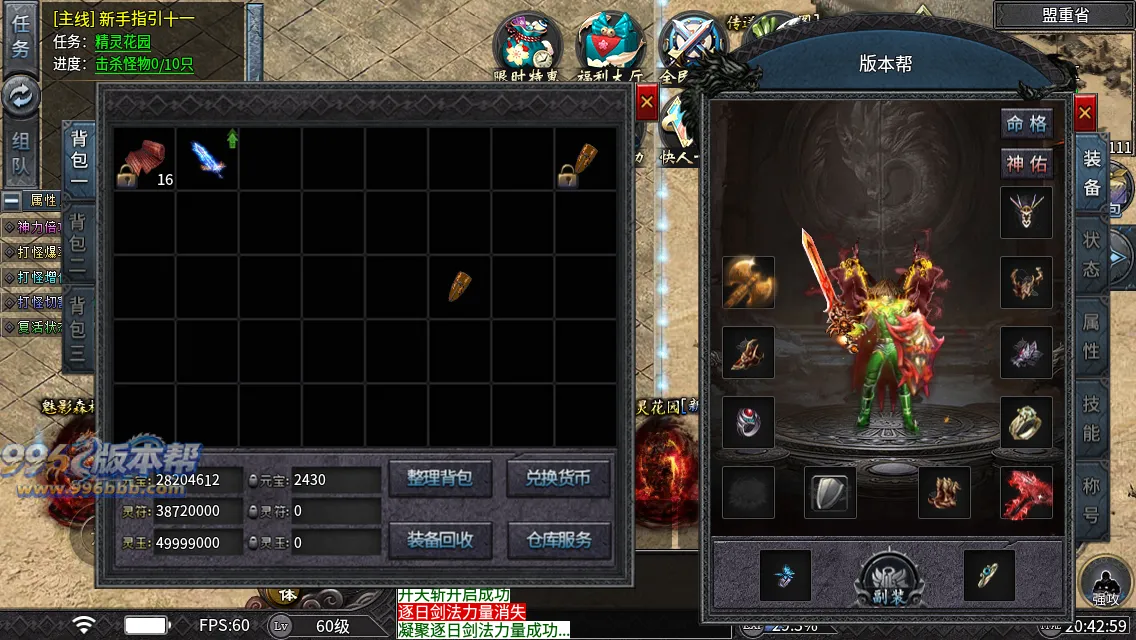1136x640 pixels.
Task: Toggle the 强攻 forced attack button
Action: [1106, 586]
